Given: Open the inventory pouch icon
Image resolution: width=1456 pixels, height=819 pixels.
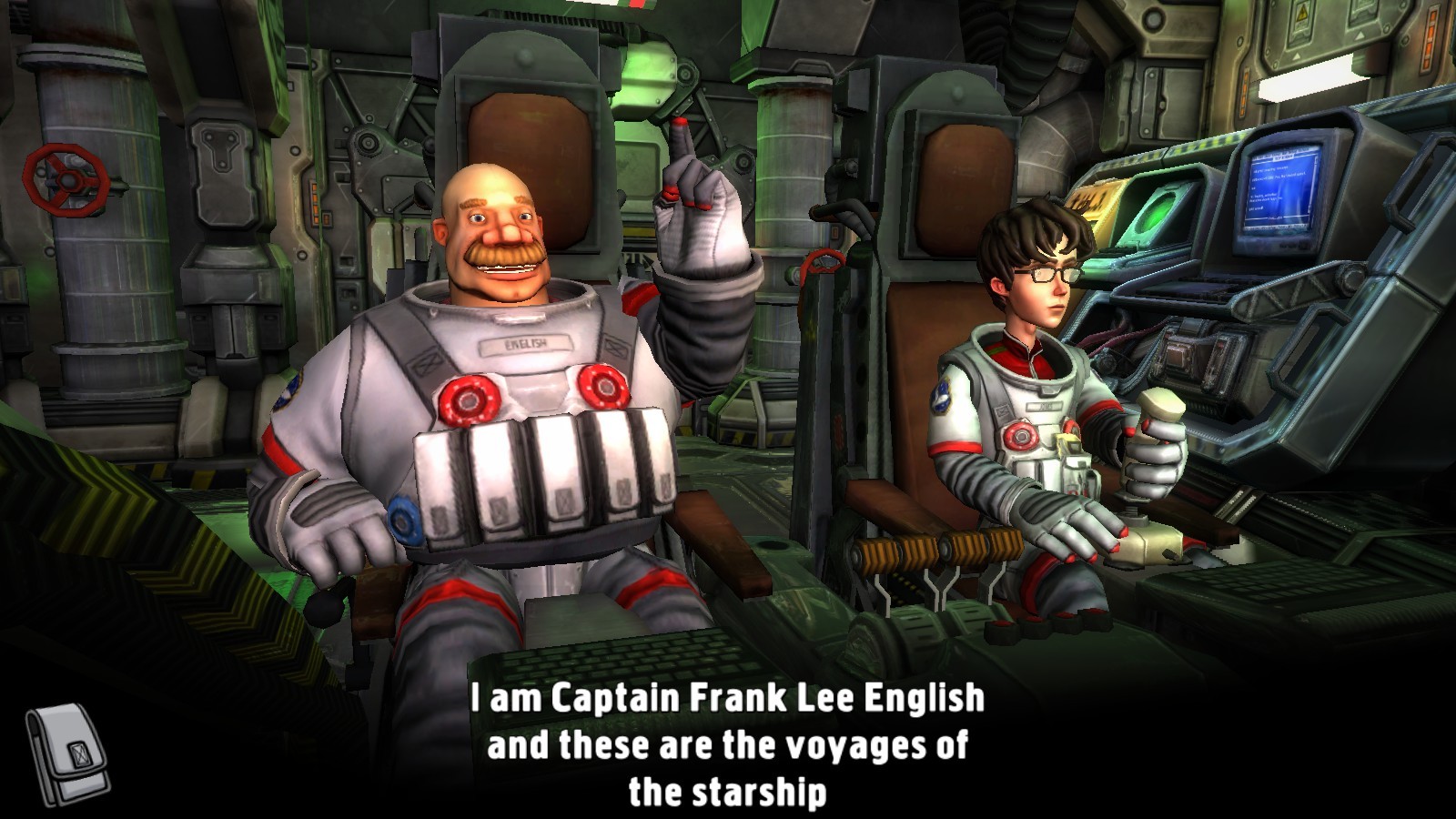Looking at the screenshot, I should pos(66,754).
